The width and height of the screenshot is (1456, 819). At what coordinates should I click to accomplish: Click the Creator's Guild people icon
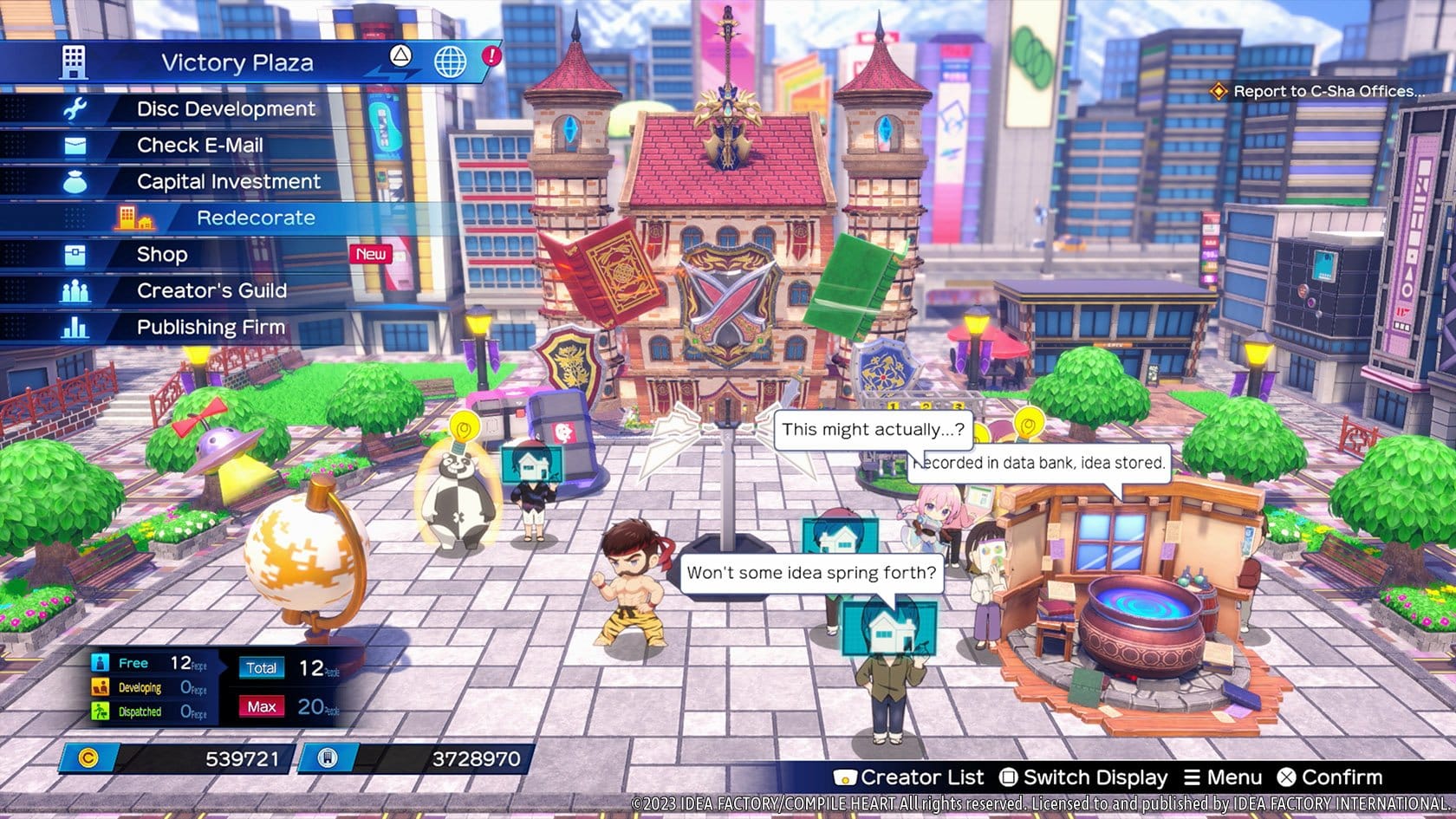76,290
